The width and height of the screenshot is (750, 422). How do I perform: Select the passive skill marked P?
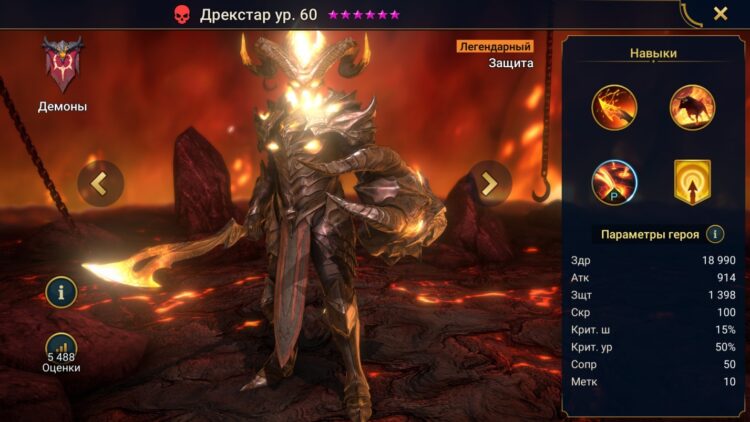click(614, 182)
